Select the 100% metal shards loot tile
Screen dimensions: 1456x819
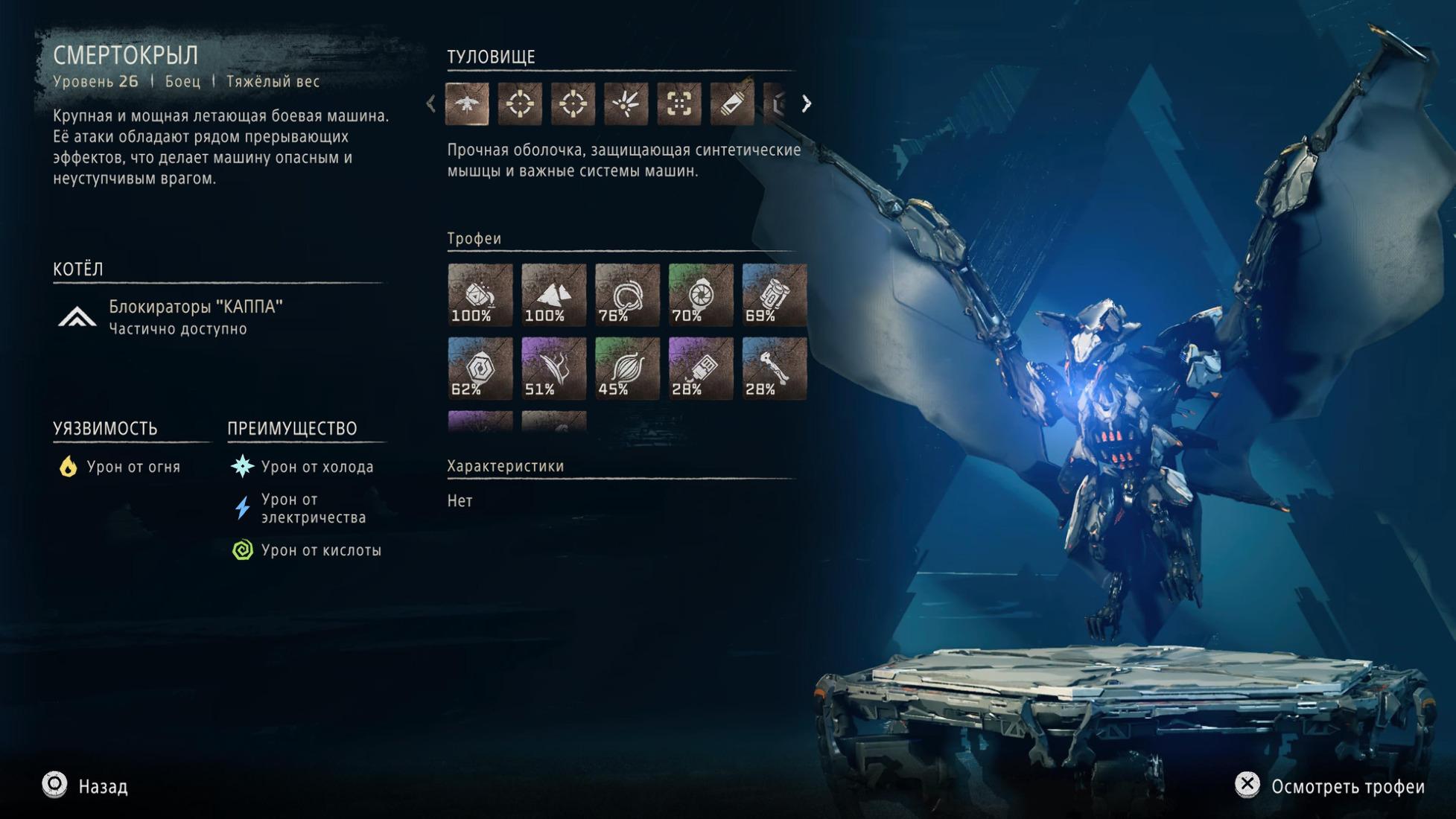pos(553,295)
